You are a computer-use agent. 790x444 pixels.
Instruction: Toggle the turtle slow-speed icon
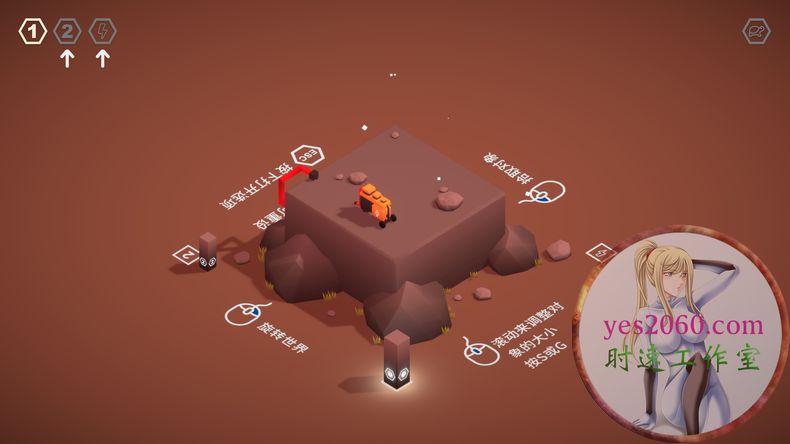coord(756,32)
